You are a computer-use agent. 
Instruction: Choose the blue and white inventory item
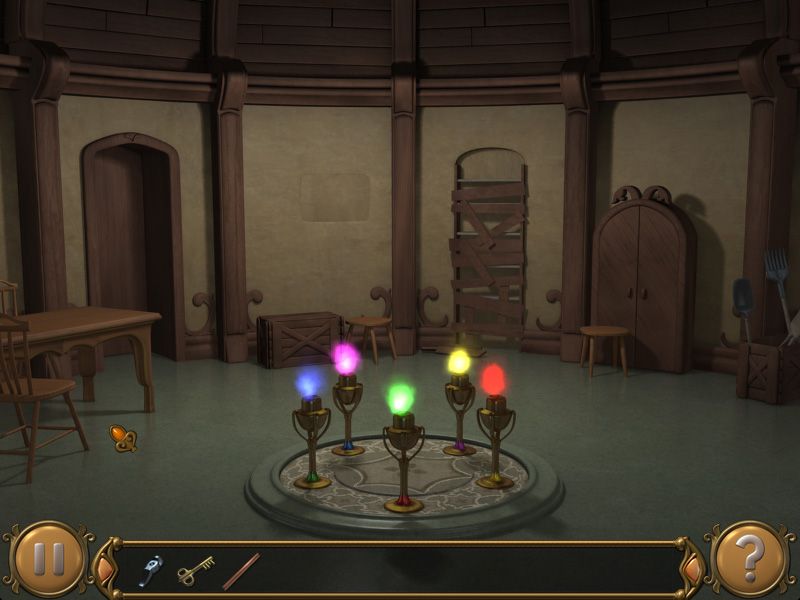(152, 570)
